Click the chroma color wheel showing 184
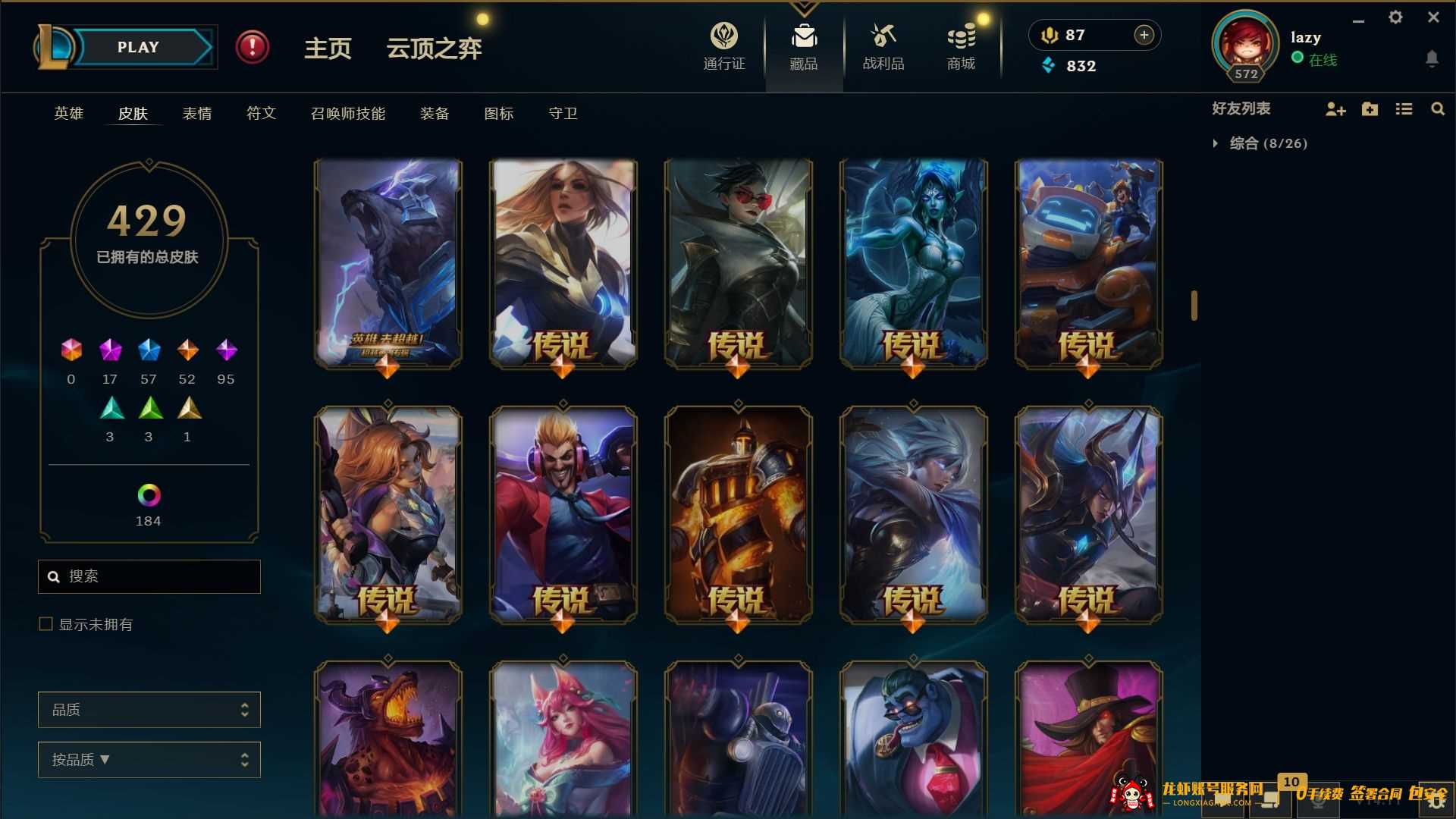1456x819 pixels. tap(149, 497)
